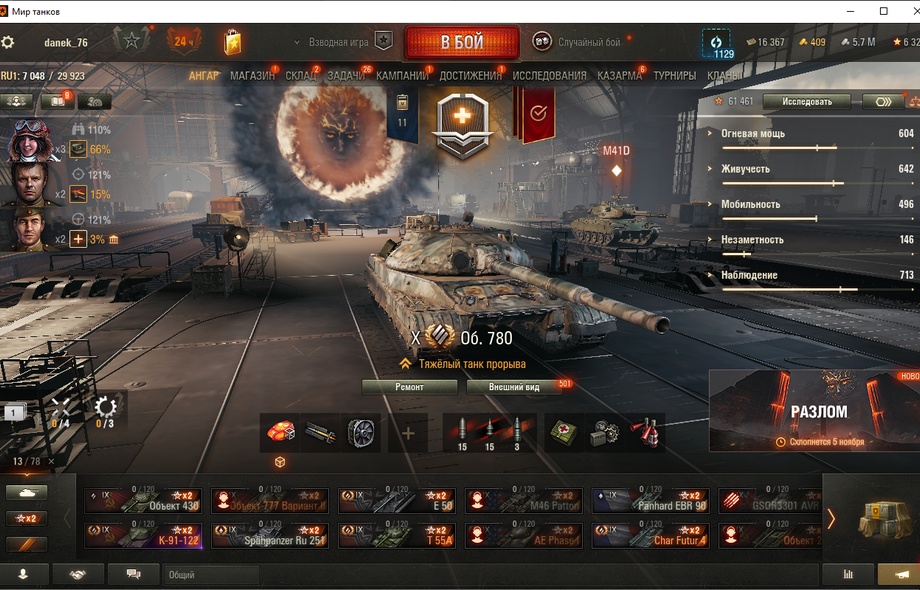Click the Ремонт button
Screen dimensions: 920x590
click(x=409, y=387)
